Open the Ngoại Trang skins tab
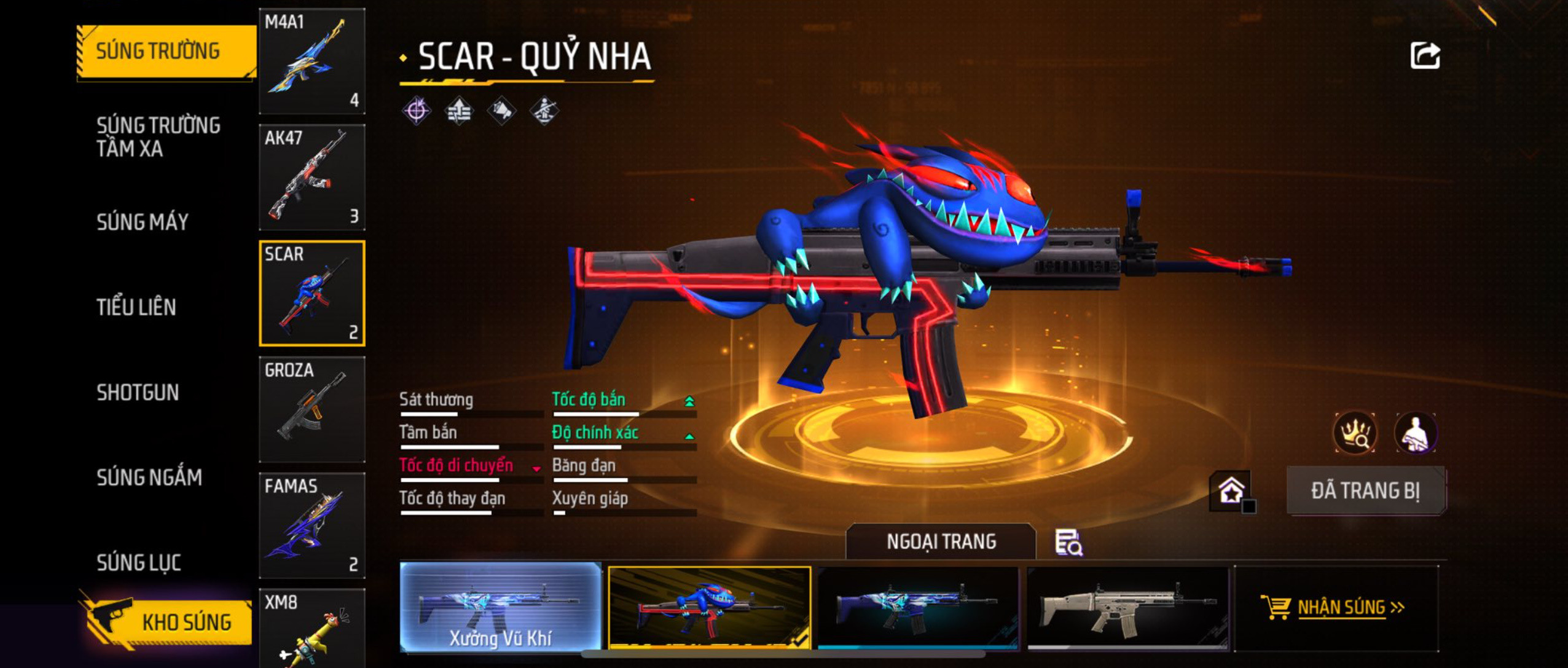The height and width of the screenshot is (668, 1568). (x=941, y=541)
